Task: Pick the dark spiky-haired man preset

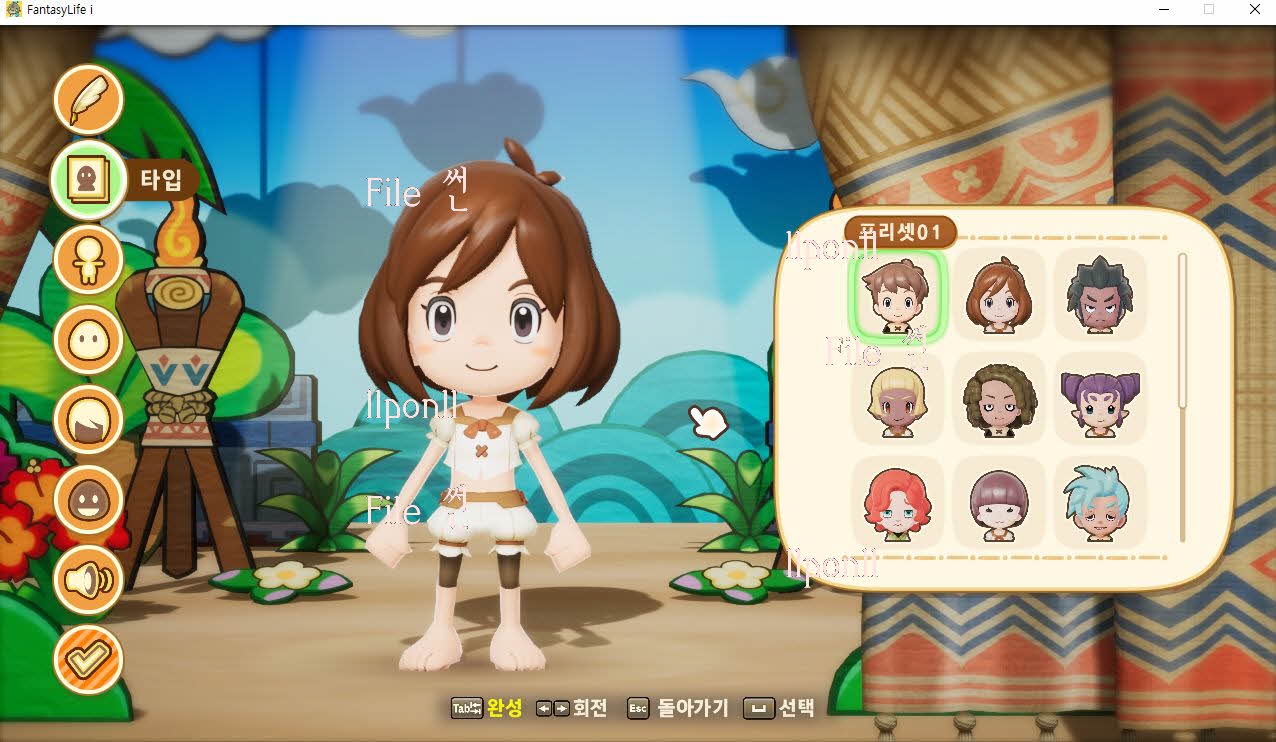Action: click(1098, 295)
